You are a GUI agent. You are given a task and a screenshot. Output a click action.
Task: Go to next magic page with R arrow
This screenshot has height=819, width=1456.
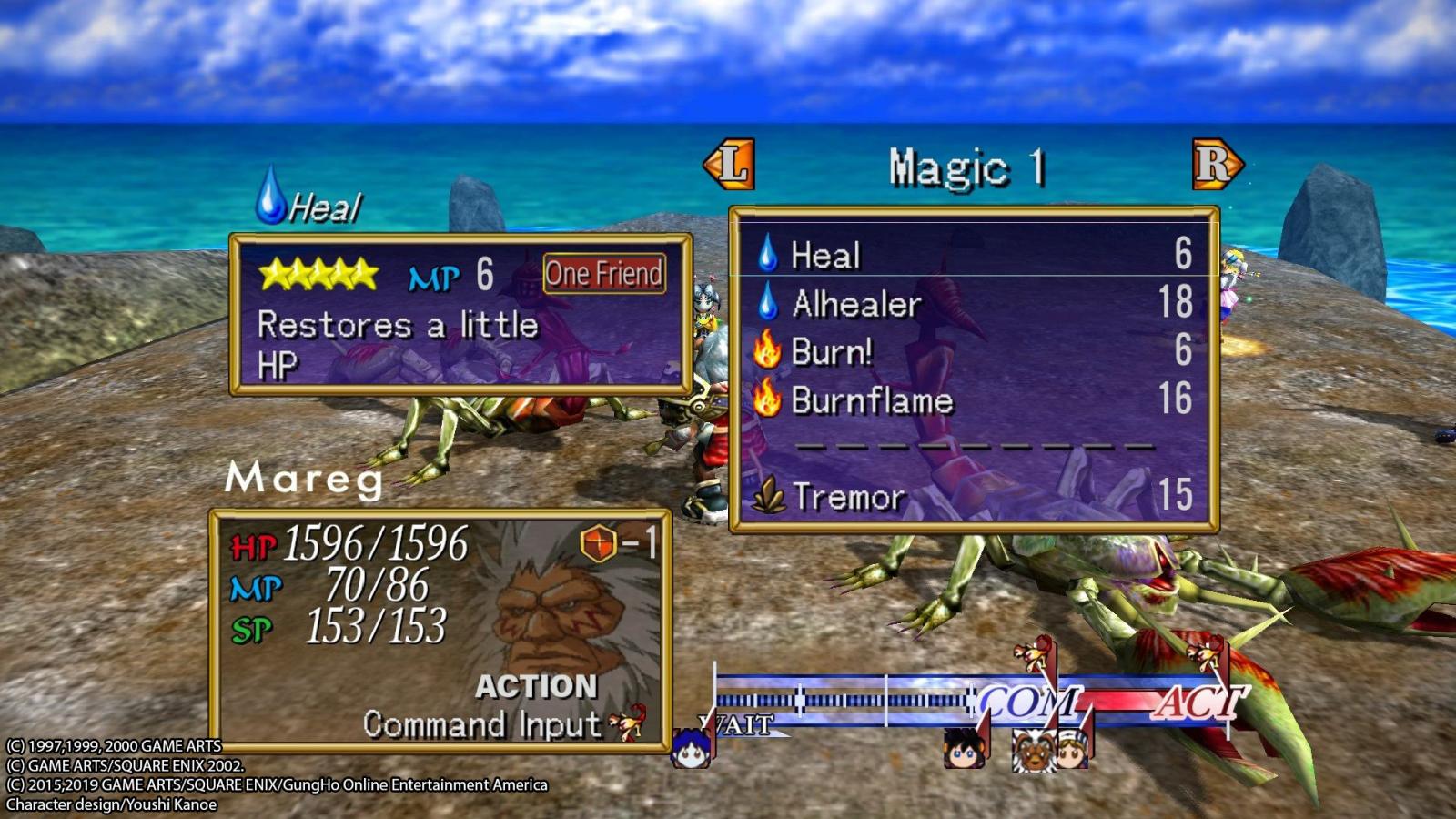coord(1217,165)
